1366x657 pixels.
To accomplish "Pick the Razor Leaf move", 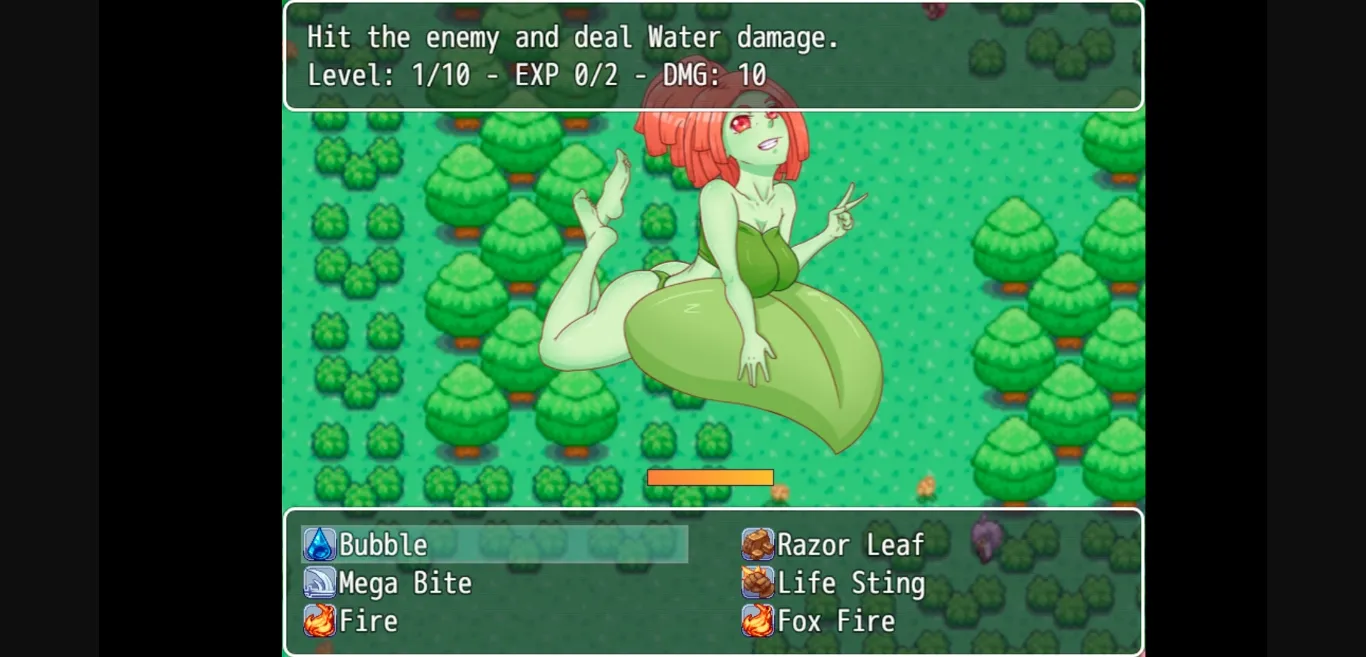I will pyautogui.click(x=849, y=545).
